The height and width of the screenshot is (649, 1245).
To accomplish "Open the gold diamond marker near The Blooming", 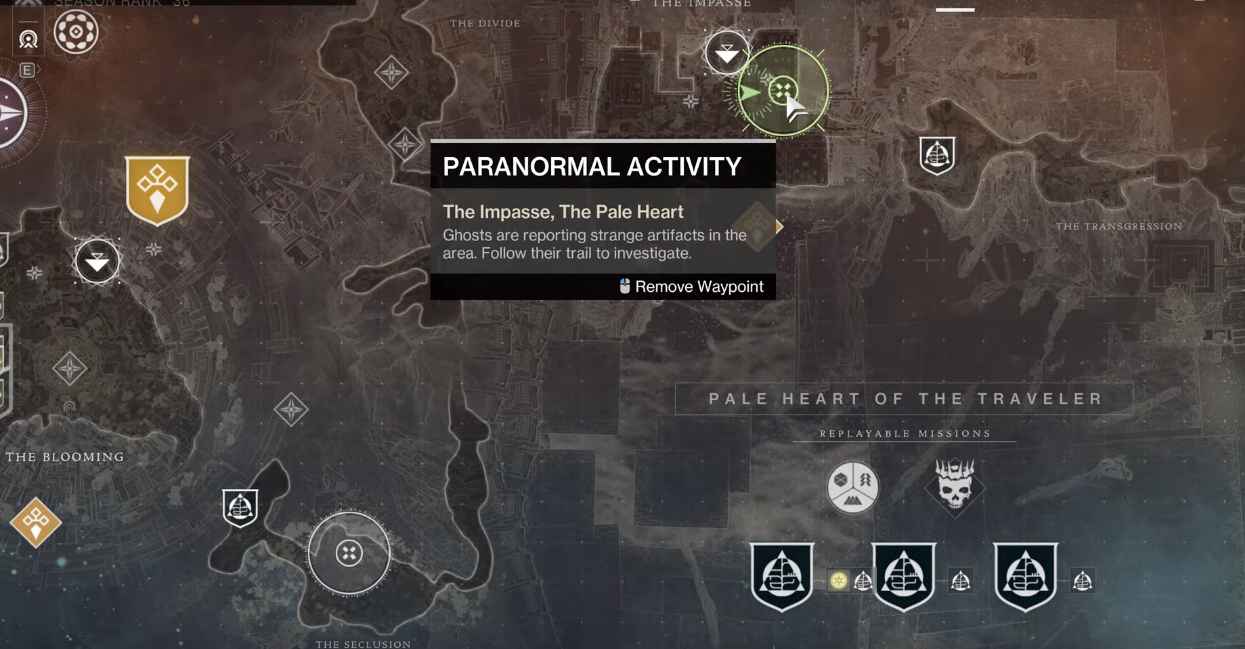I will click(x=36, y=521).
